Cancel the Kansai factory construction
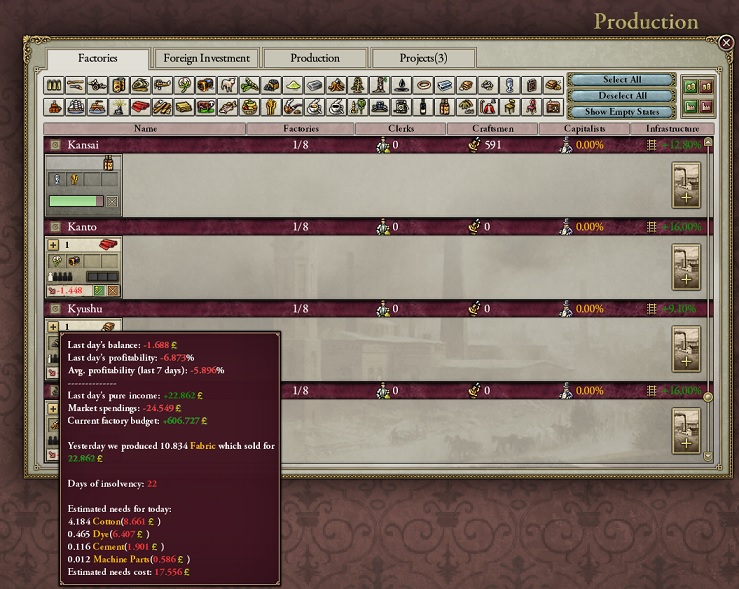 (113, 202)
